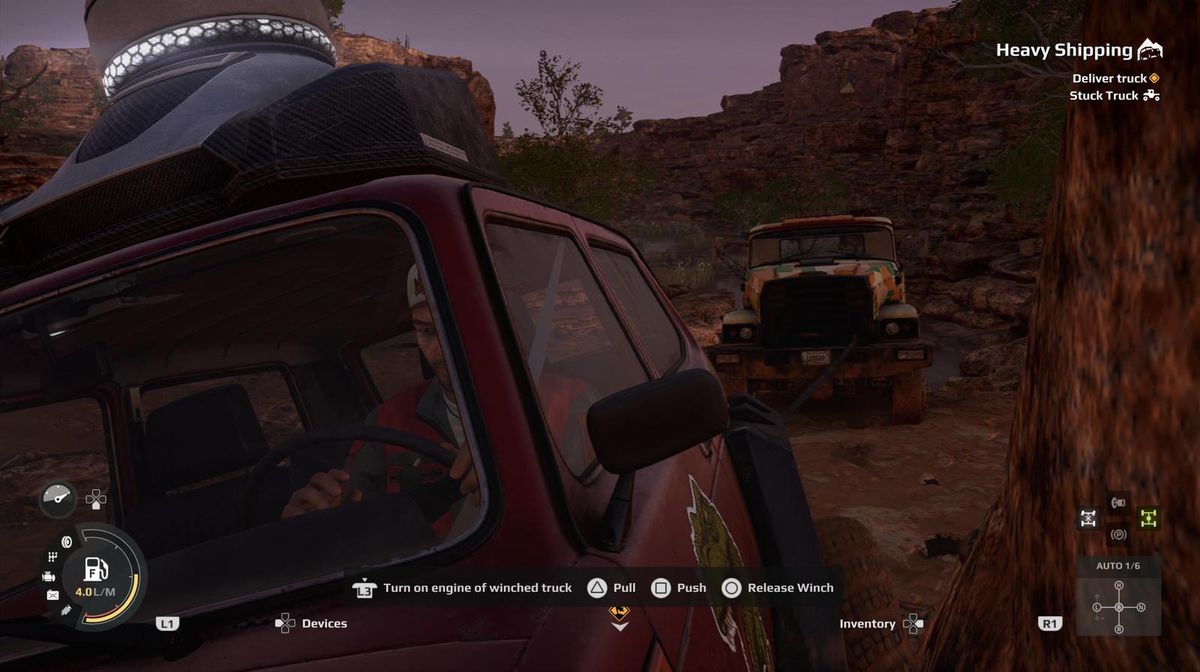
Task: Toggle the headlights icon
Action: [x=1118, y=502]
